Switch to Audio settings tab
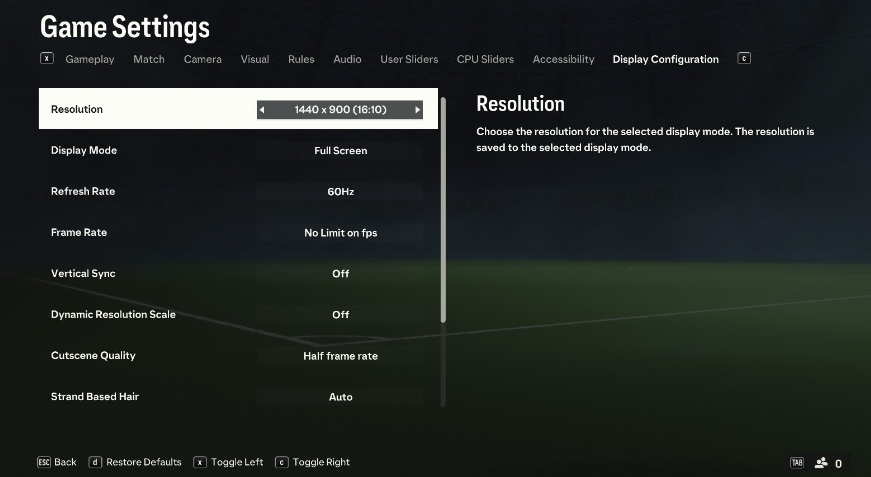This screenshot has height=477, width=871. [x=347, y=59]
